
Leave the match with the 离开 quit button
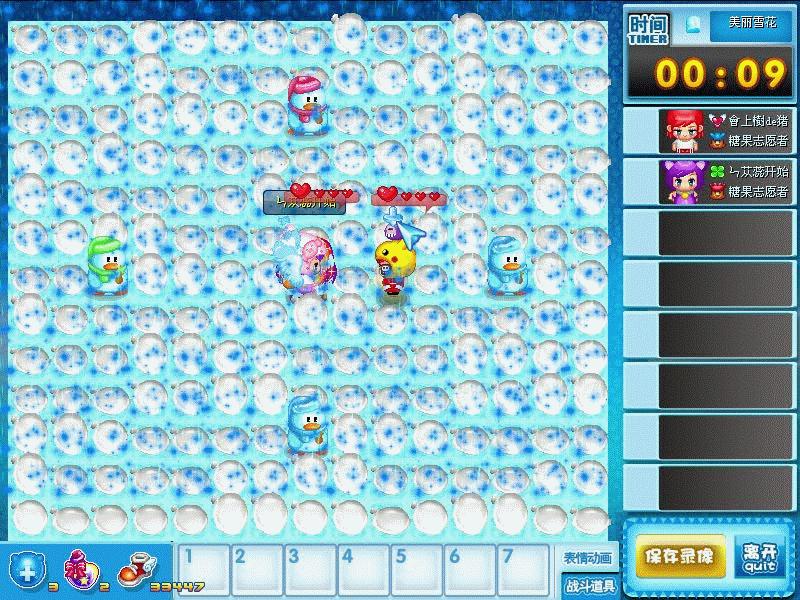(x=759, y=556)
